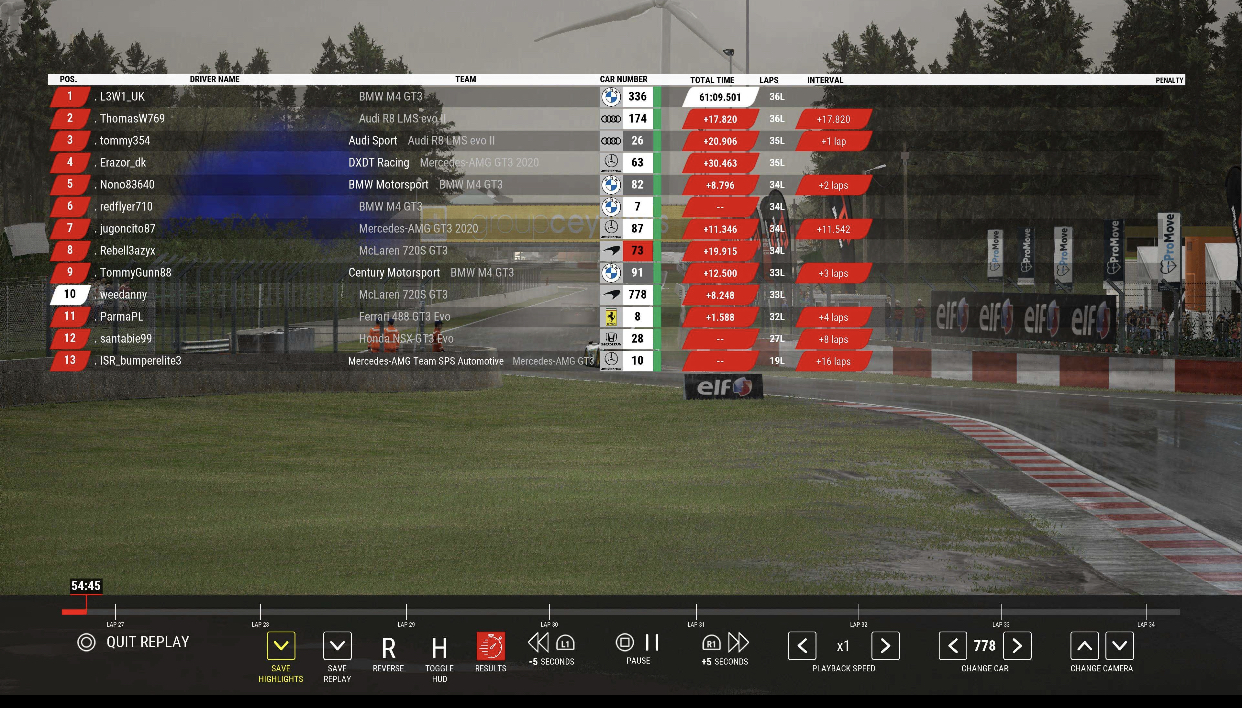Decrease playback speed with left arrow

coord(802,646)
